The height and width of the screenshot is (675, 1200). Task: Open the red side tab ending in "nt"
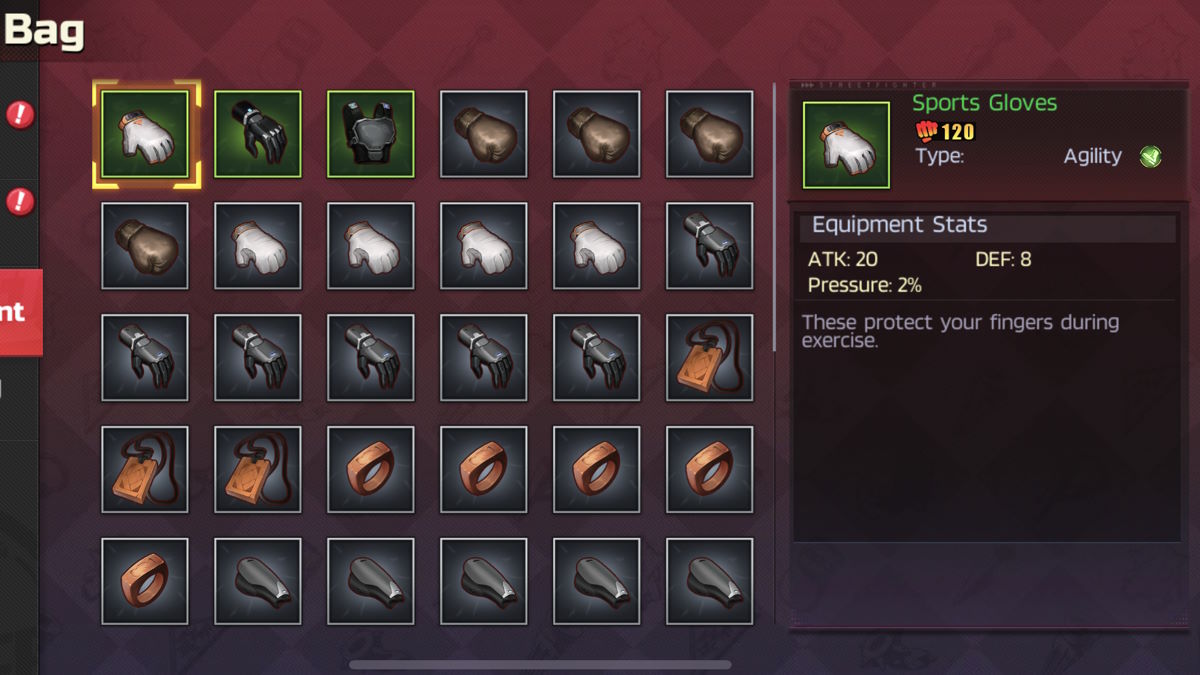click(x=20, y=312)
